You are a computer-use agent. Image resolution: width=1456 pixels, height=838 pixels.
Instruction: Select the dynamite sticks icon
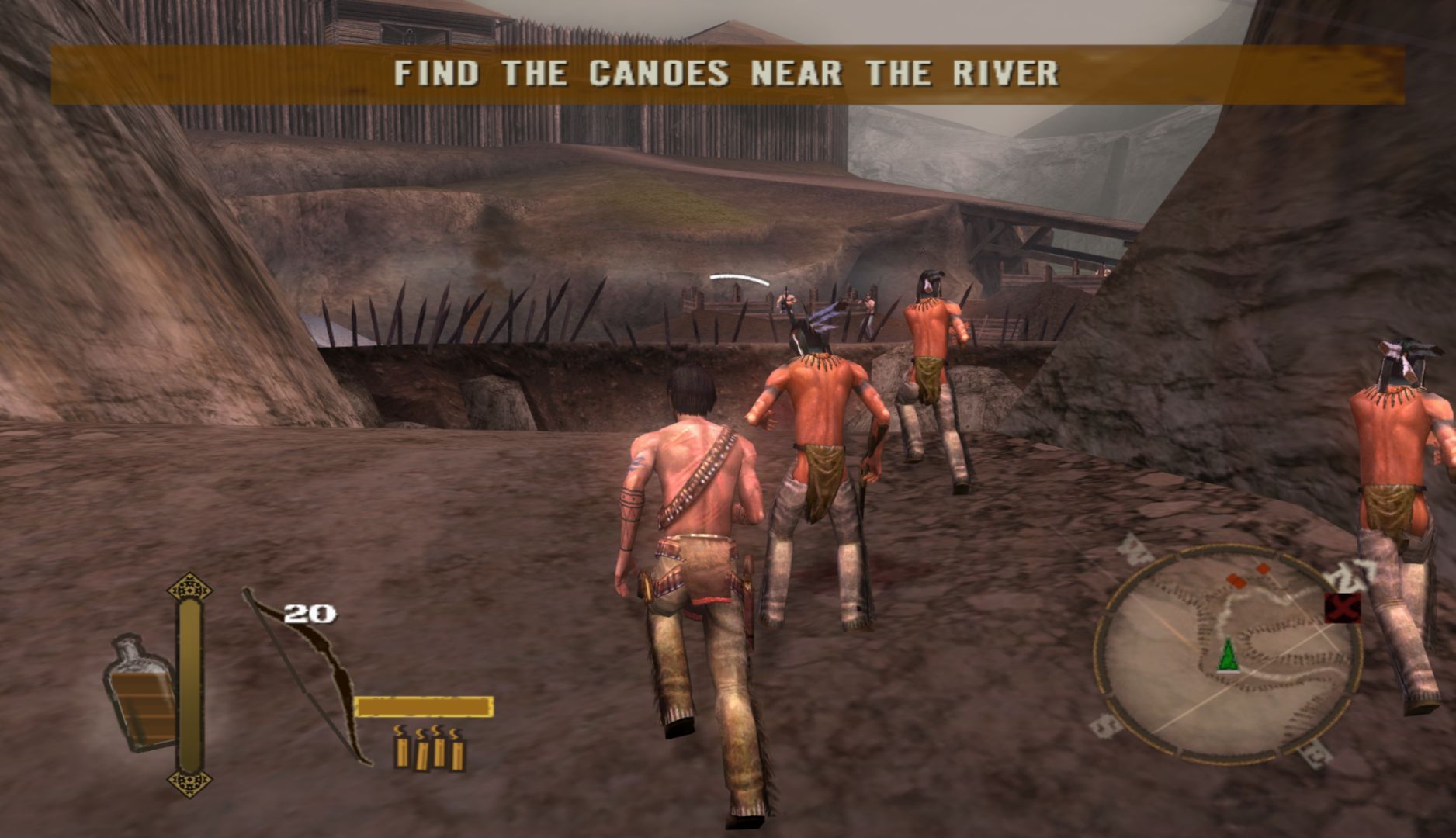(429, 748)
